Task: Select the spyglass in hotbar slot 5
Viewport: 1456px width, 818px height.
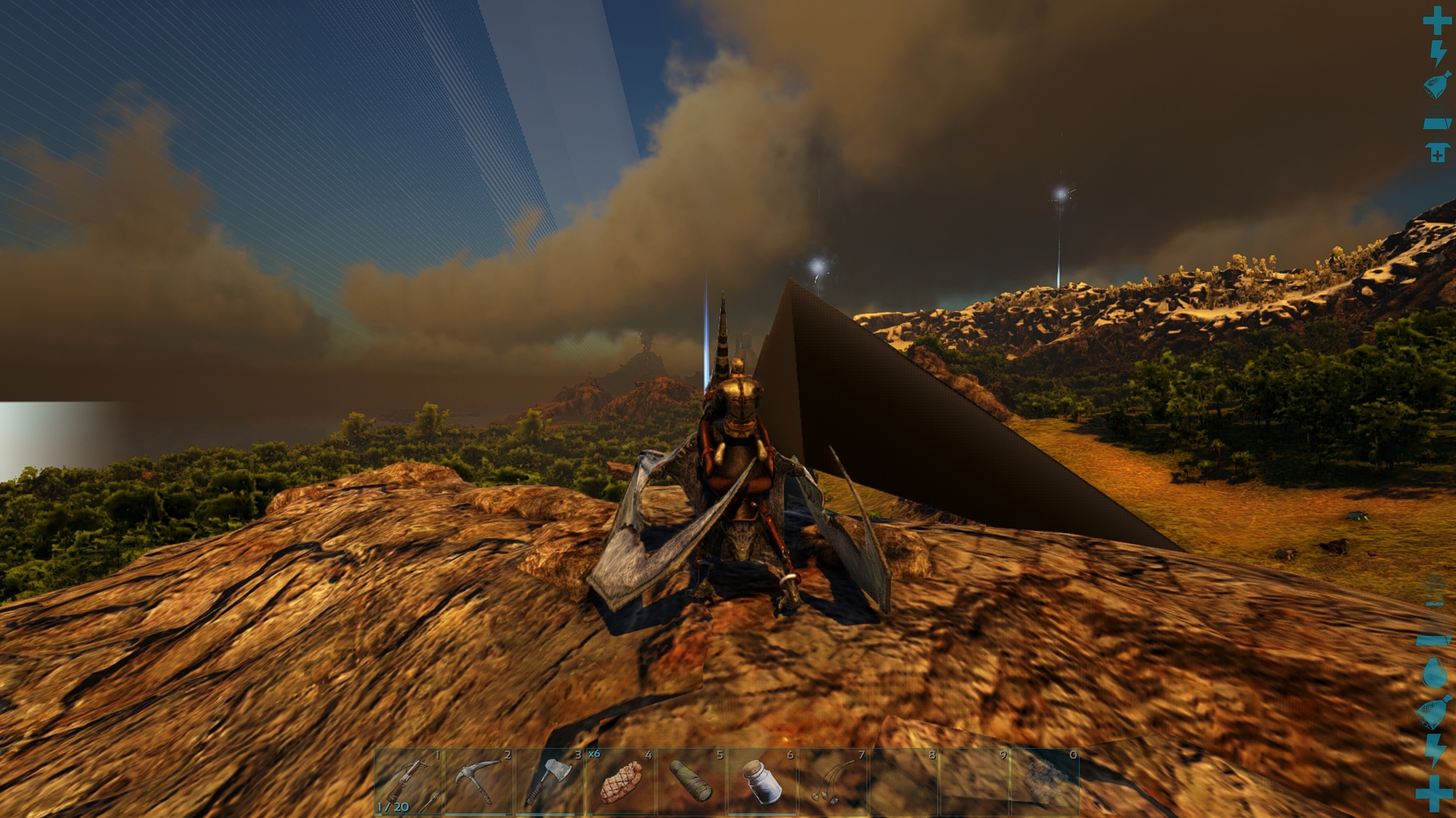Action: click(x=693, y=783)
